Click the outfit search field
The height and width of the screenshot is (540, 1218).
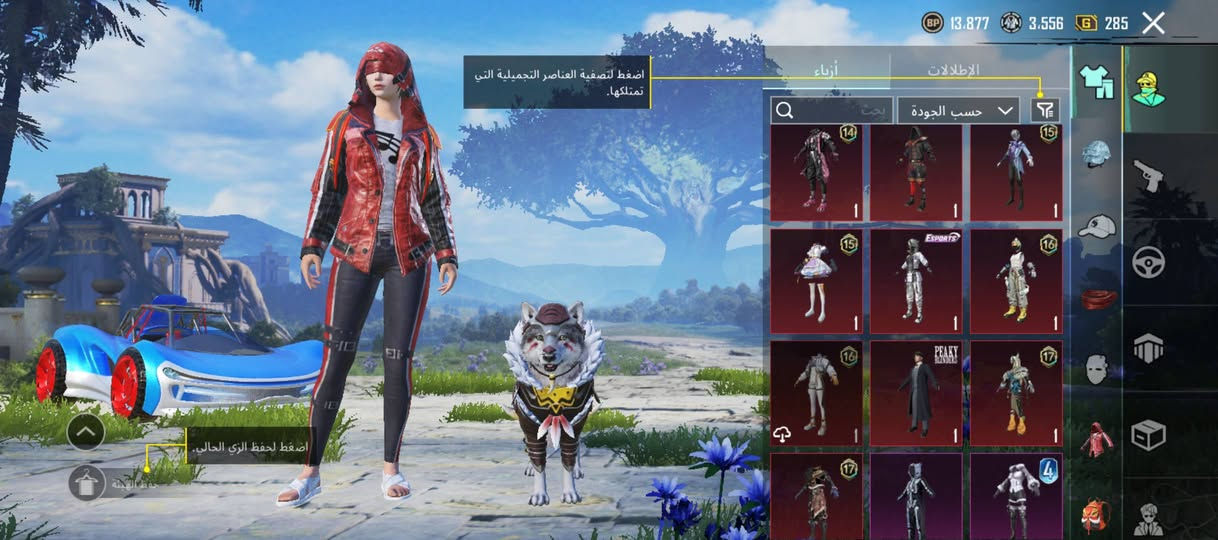click(832, 110)
